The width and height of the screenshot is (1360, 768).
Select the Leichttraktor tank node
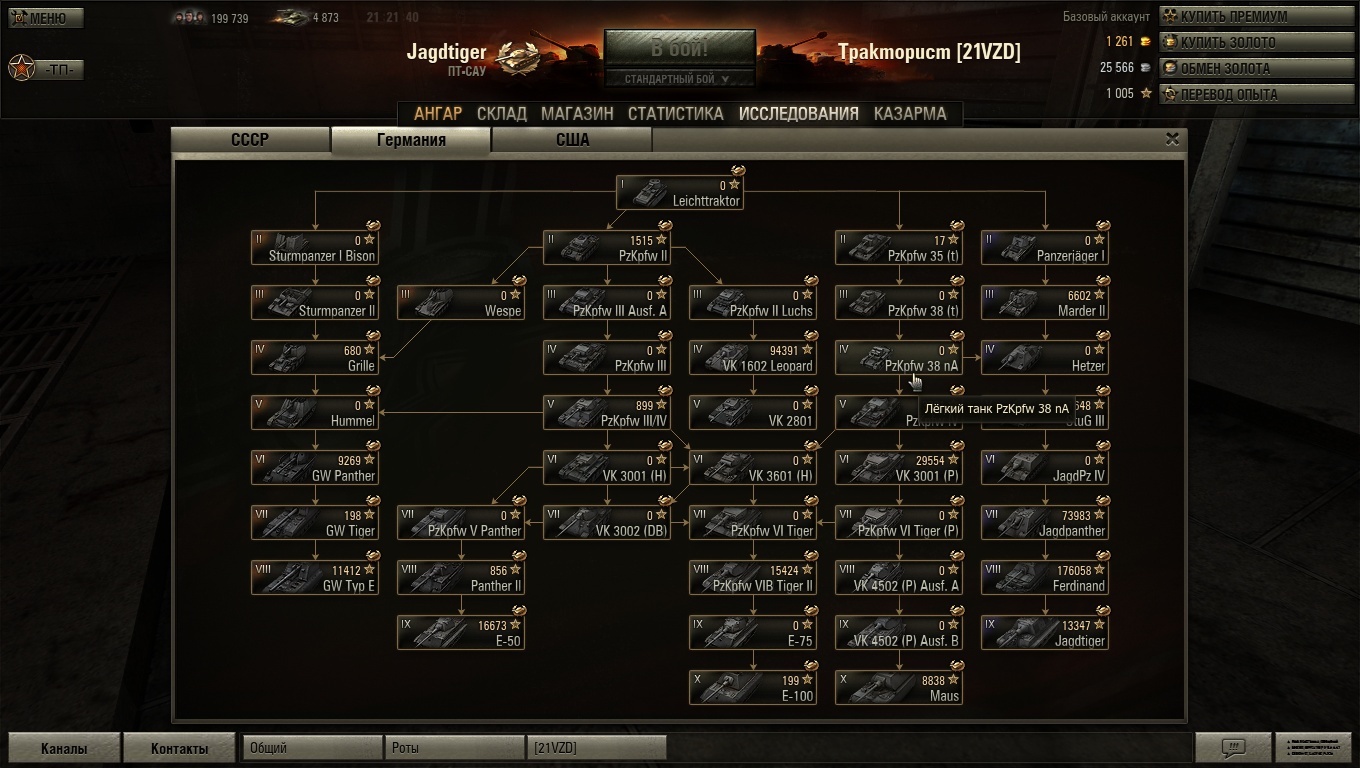click(x=680, y=193)
